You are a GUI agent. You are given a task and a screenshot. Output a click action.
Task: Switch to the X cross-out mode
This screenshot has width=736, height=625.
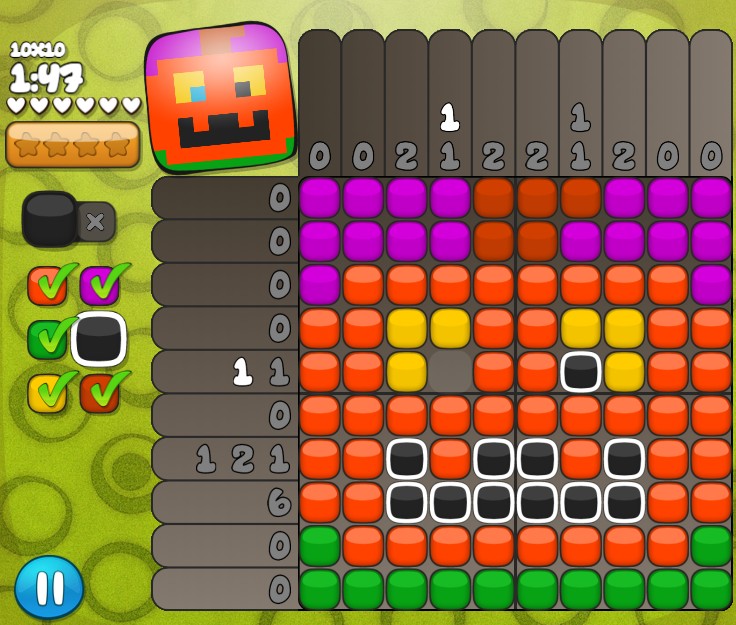coord(96,221)
